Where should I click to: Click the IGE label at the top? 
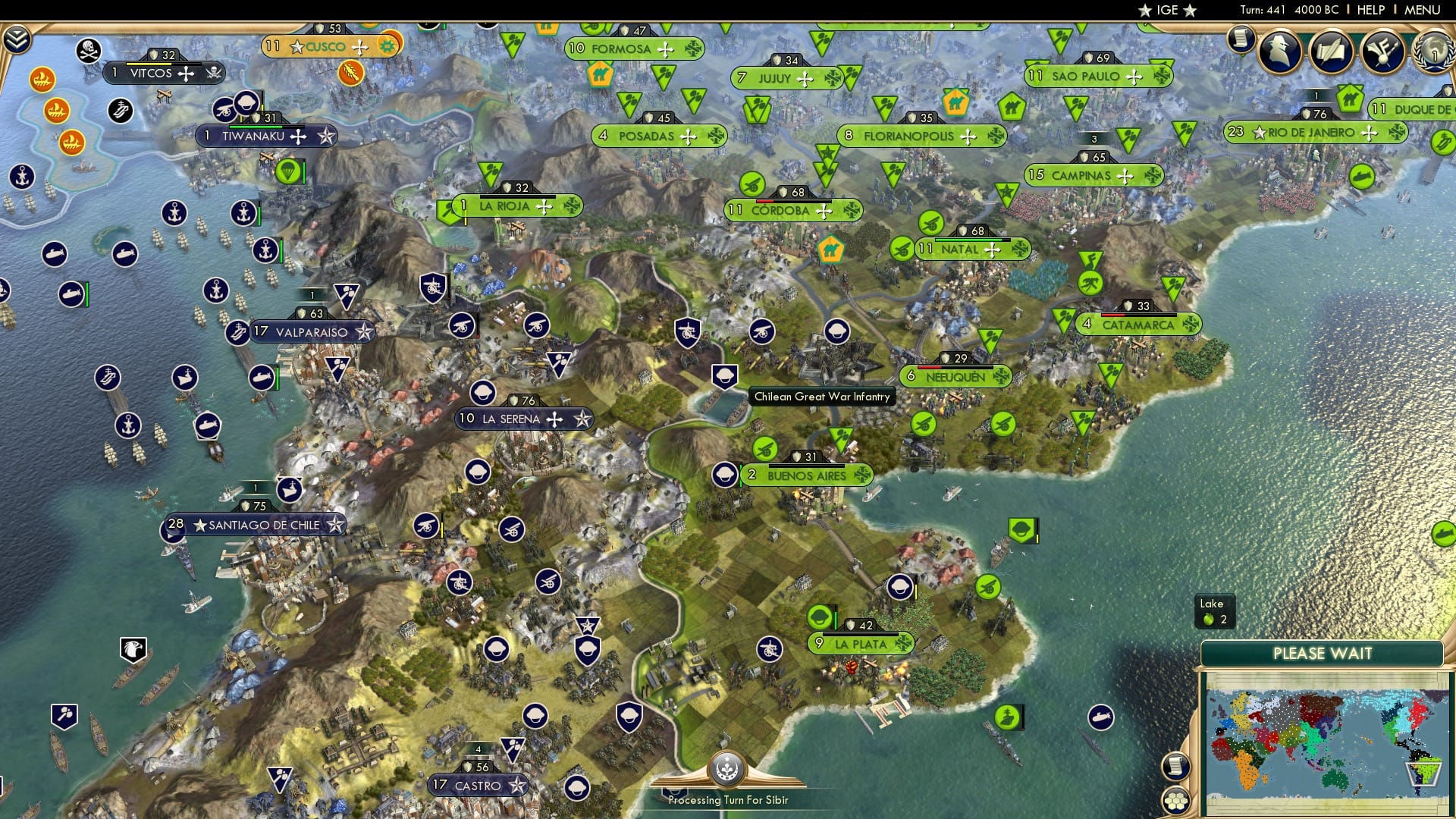pos(1169,10)
